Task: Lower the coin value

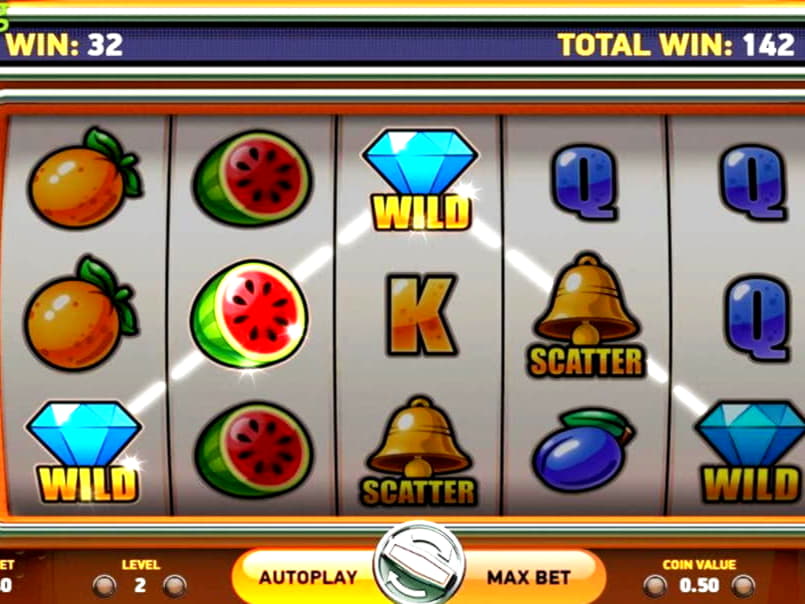Action: tap(657, 586)
